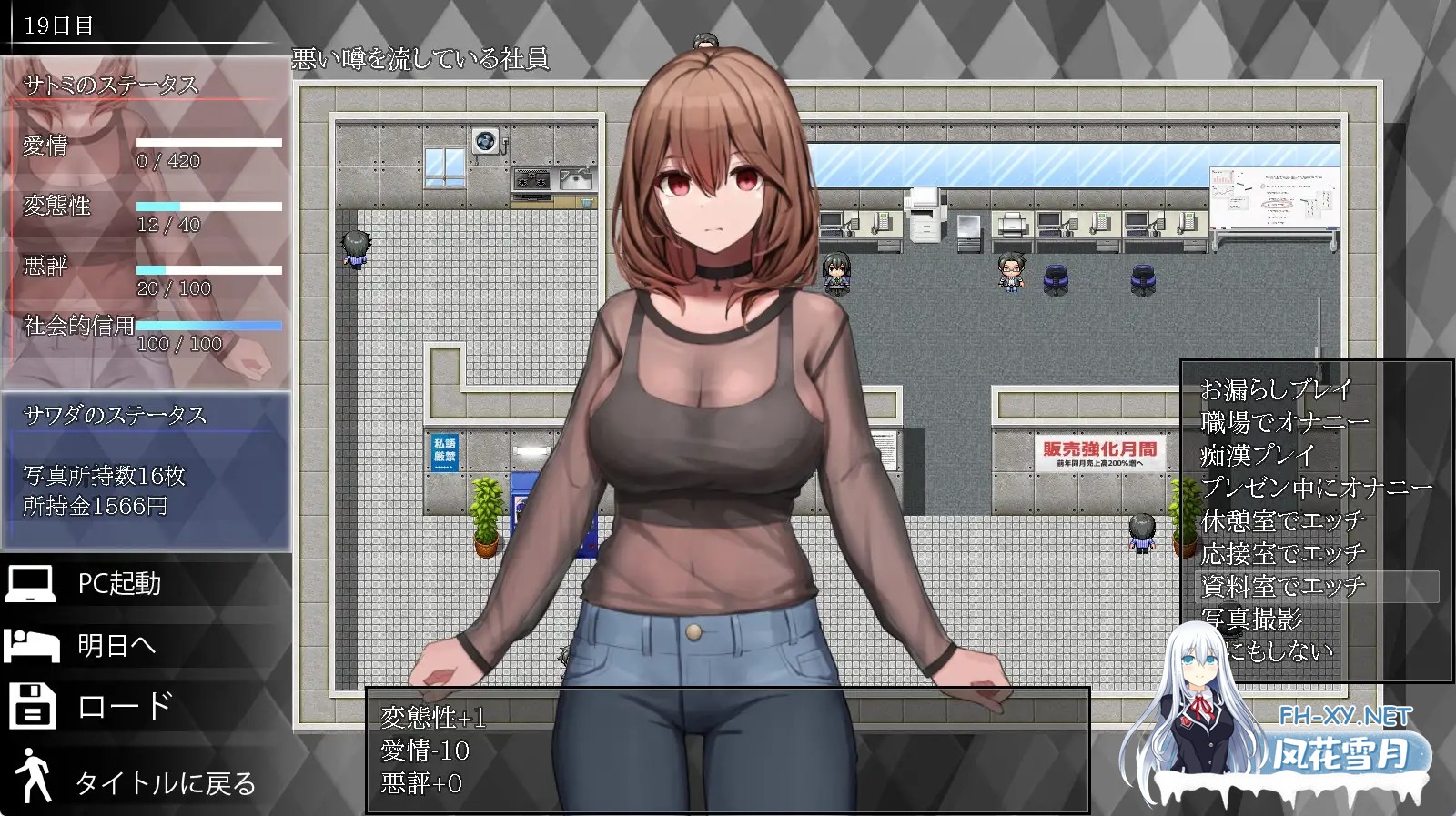Select the お漏らしプレイ command
The width and height of the screenshot is (1456, 816).
pyautogui.click(x=1279, y=389)
